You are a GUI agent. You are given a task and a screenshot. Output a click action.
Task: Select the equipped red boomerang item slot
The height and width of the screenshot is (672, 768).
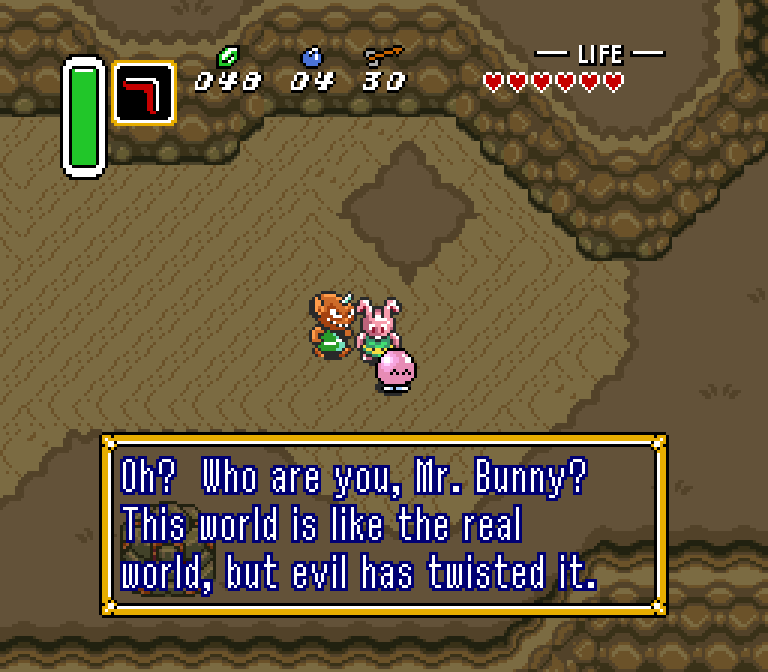[143, 93]
